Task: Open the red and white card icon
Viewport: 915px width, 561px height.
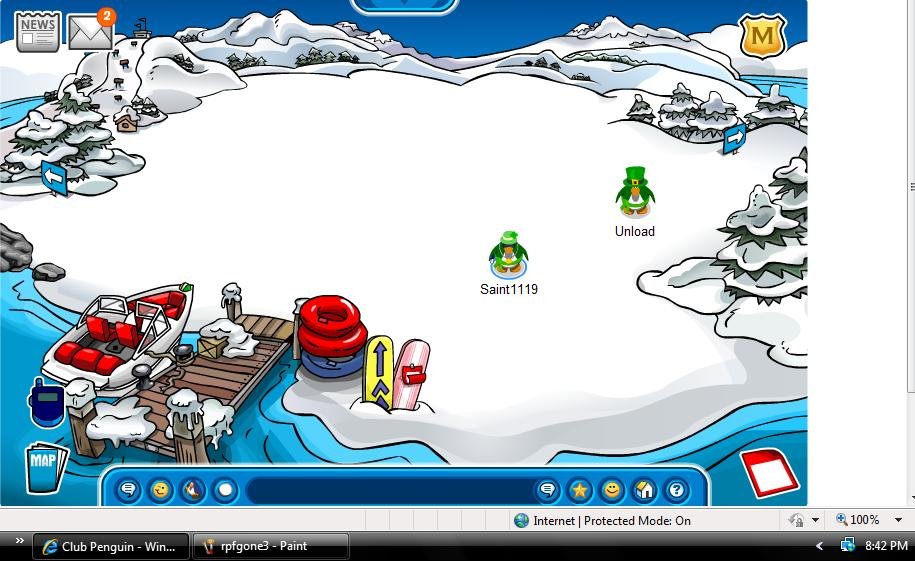Action: [x=771, y=473]
